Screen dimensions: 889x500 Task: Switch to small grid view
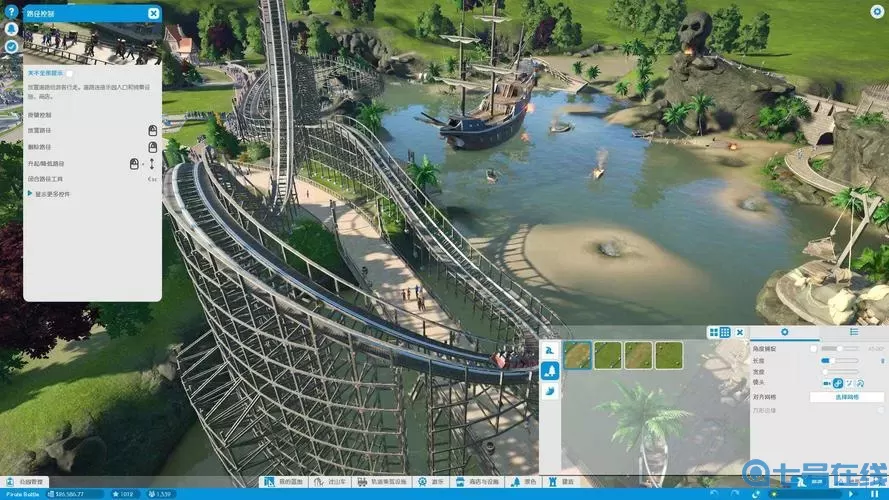725,332
